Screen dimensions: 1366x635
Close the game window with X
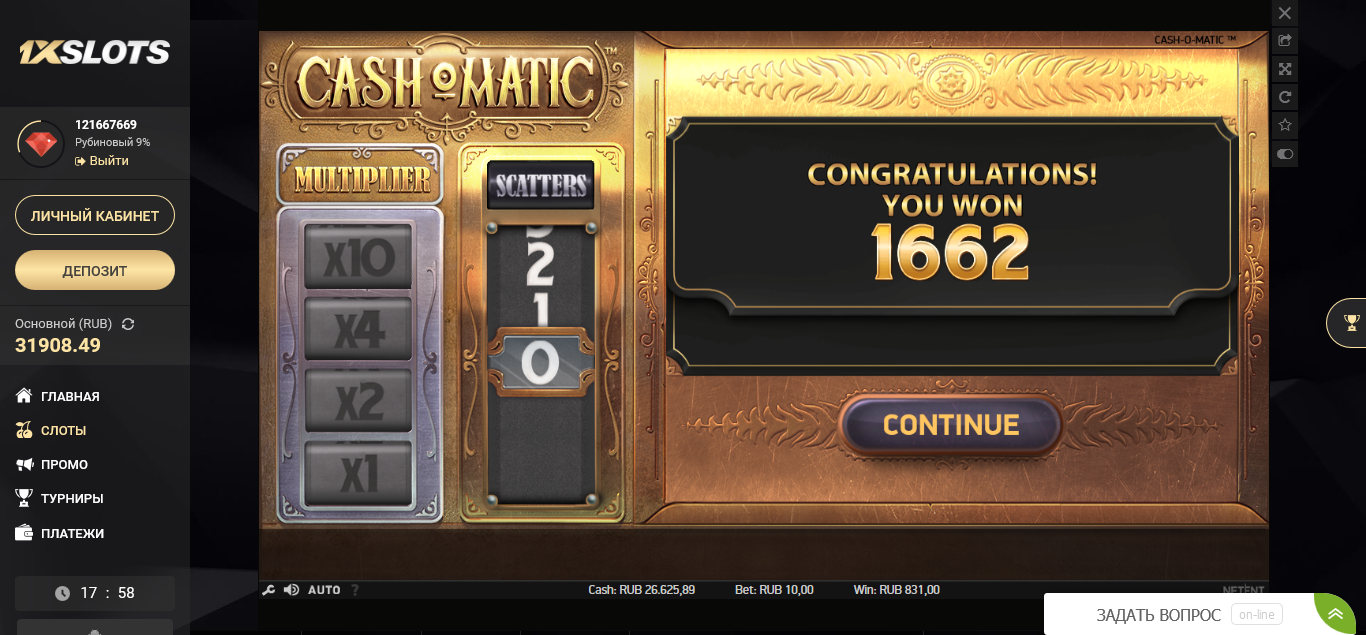click(1285, 13)
